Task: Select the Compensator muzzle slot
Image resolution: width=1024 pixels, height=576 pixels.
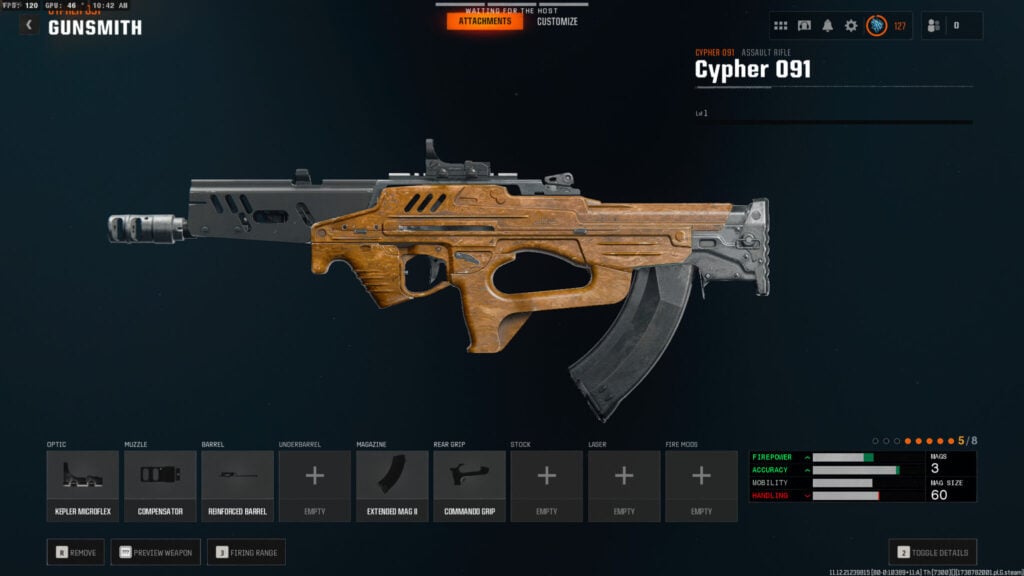Action: coord(160,486)
